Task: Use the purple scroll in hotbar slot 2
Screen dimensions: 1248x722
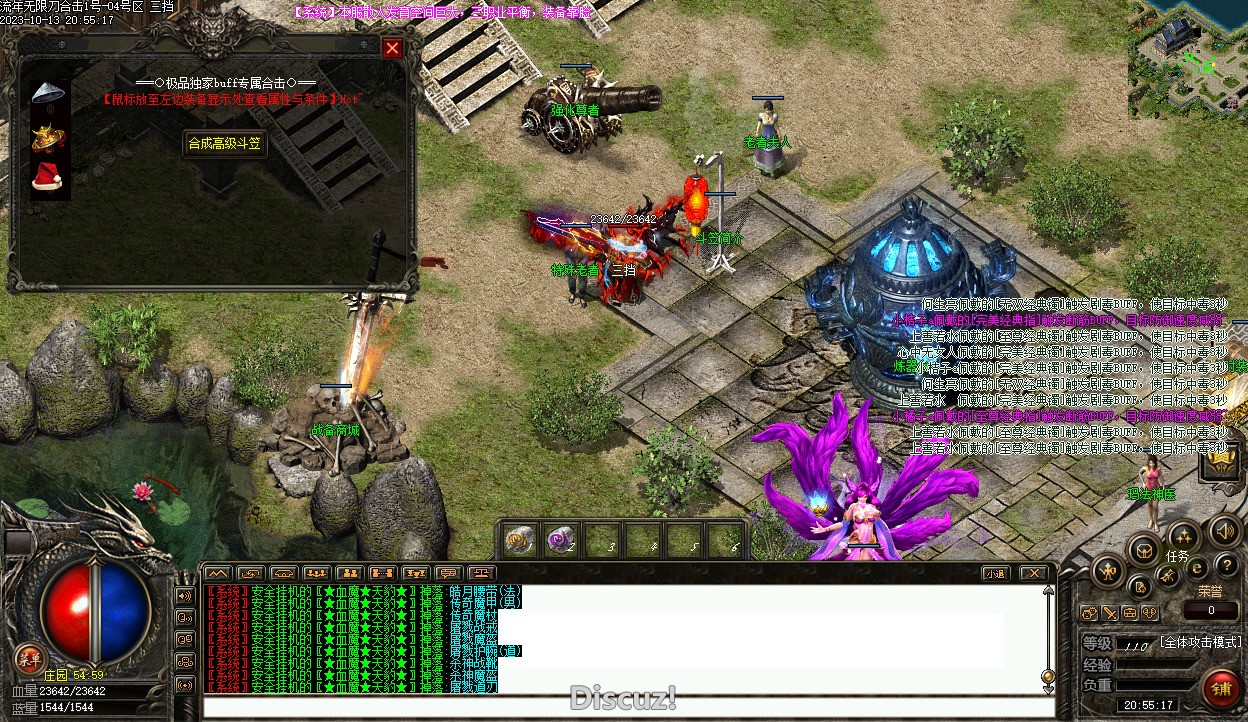Action: [x=560, y=540]
